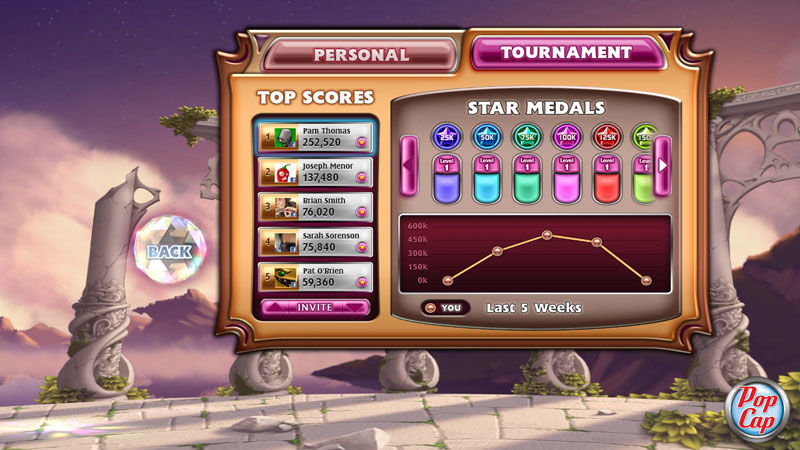Select the 125K star medal
The image size is (800, 450).
tap(607, 135)
